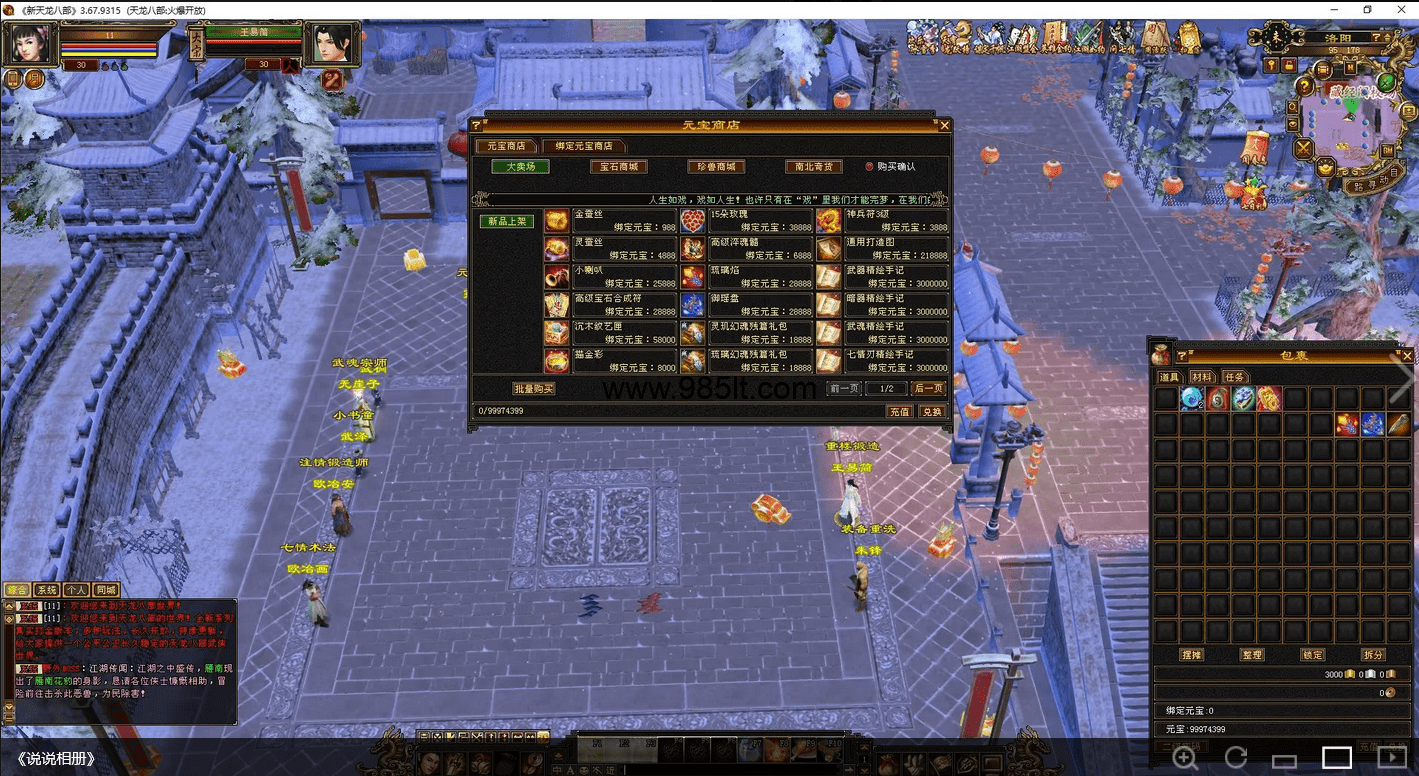
Task: Open the 任务 tab in bag
Action: pyautogui.click(x=1235, y=377)
